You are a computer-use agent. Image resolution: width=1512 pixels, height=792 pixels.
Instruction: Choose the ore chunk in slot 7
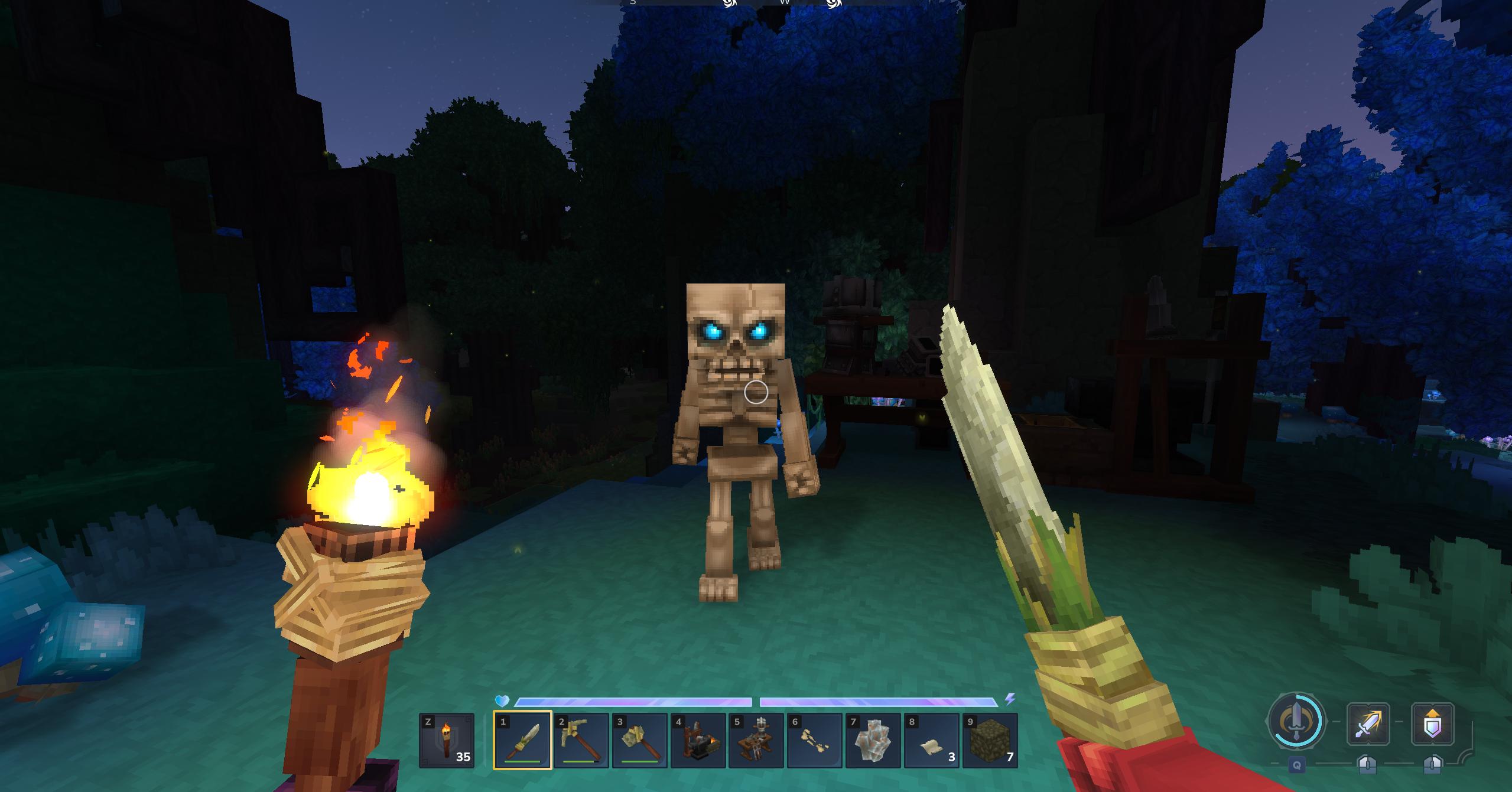click(x=873, y=741)
